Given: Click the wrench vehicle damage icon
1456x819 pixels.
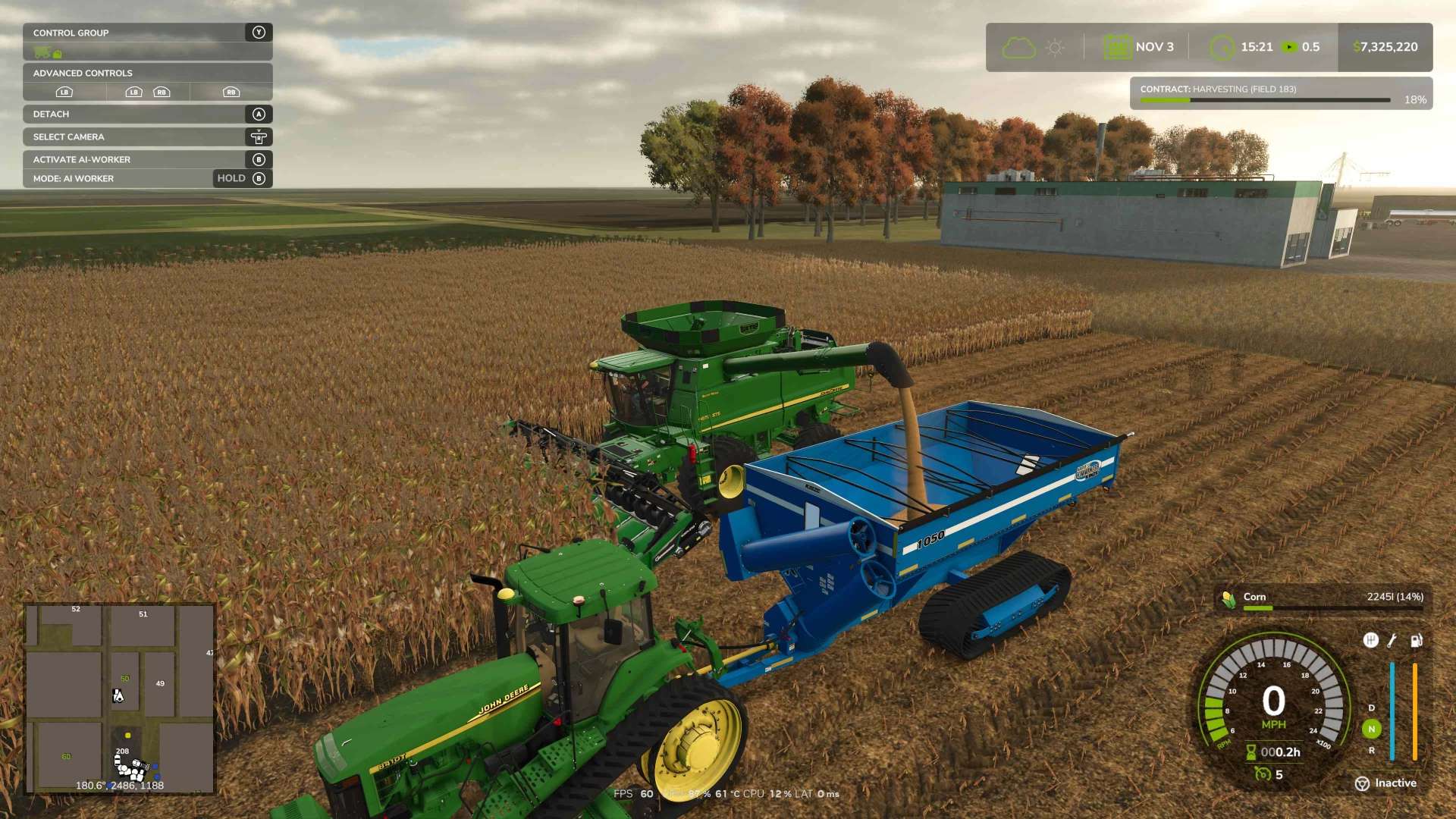Looking at the screenshot, I should click(x=1392, y=641).
